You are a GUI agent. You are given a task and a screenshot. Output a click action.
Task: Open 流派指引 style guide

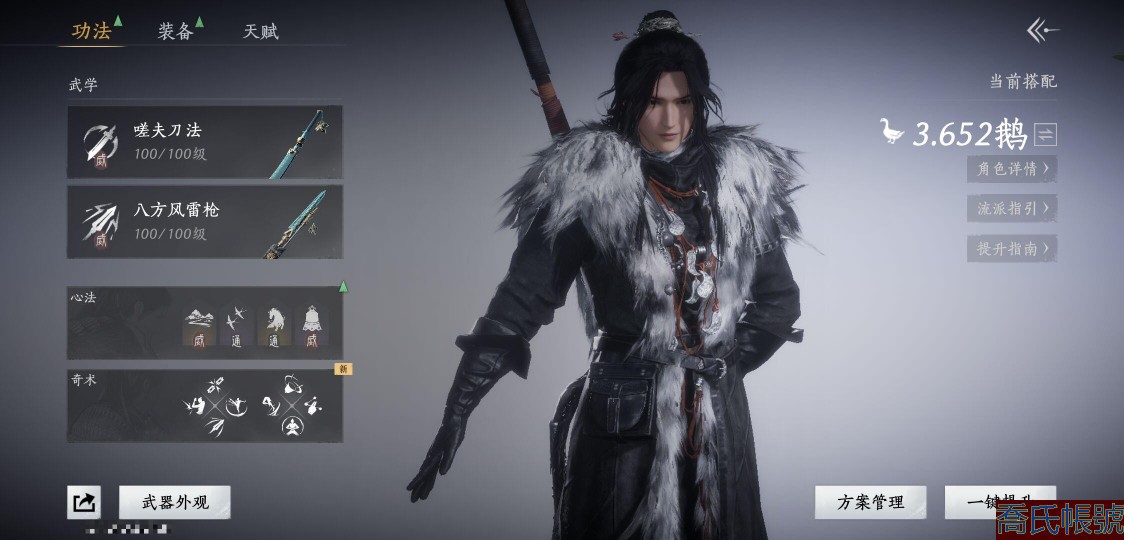1012,209
